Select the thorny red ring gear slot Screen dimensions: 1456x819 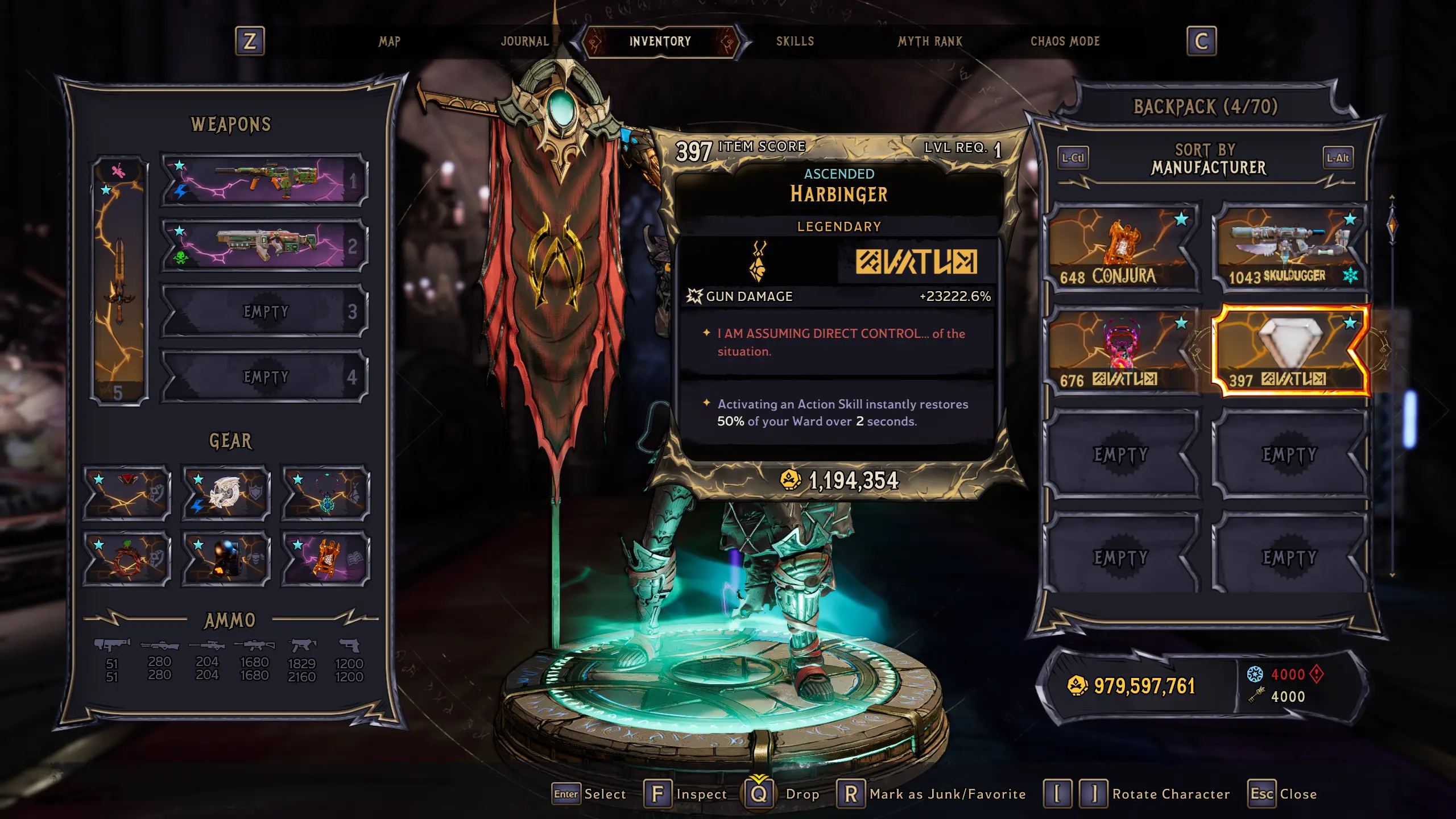pyautogui.click(x=127, y=559)
